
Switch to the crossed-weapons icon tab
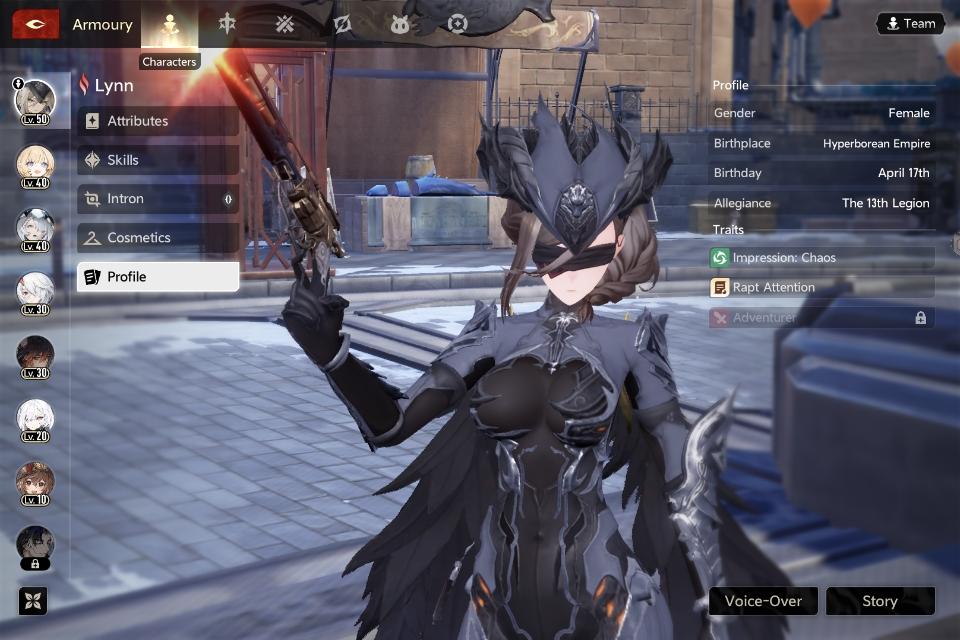tap(285, 24)
